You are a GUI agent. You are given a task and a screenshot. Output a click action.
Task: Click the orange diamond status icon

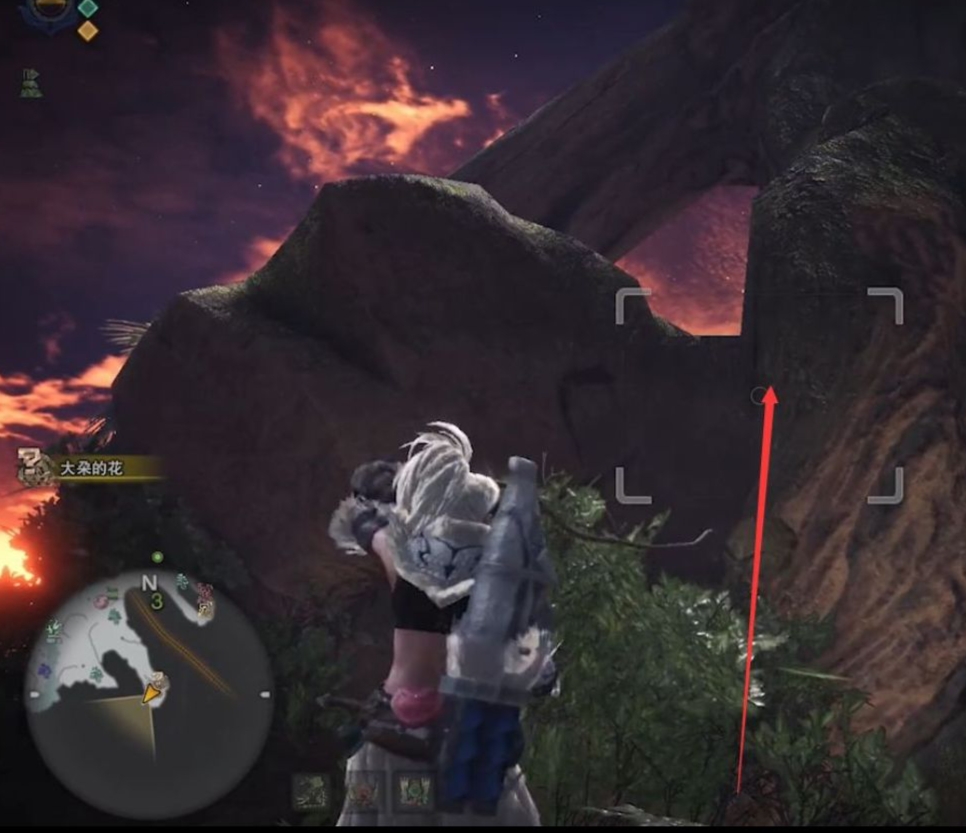88,30
